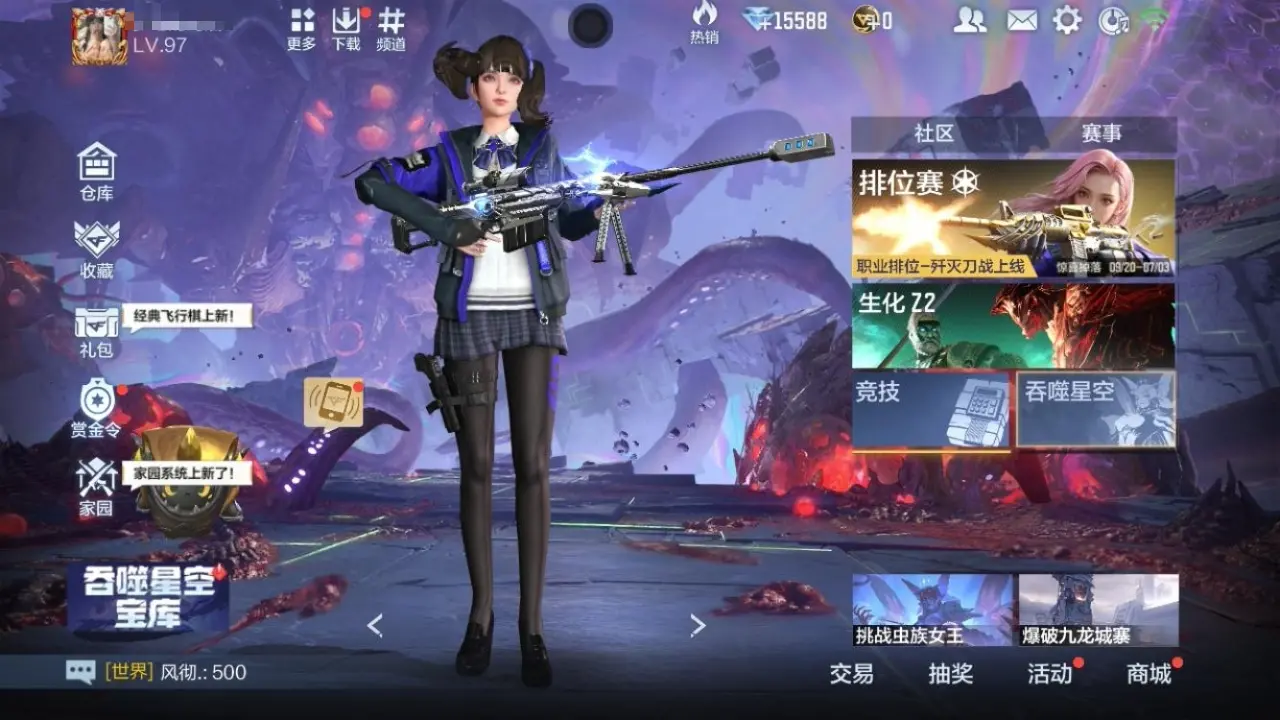The image size is (1280, 720).
Task: Select the 生化 Z2 game mode
Action: (x=1013, y=326)
